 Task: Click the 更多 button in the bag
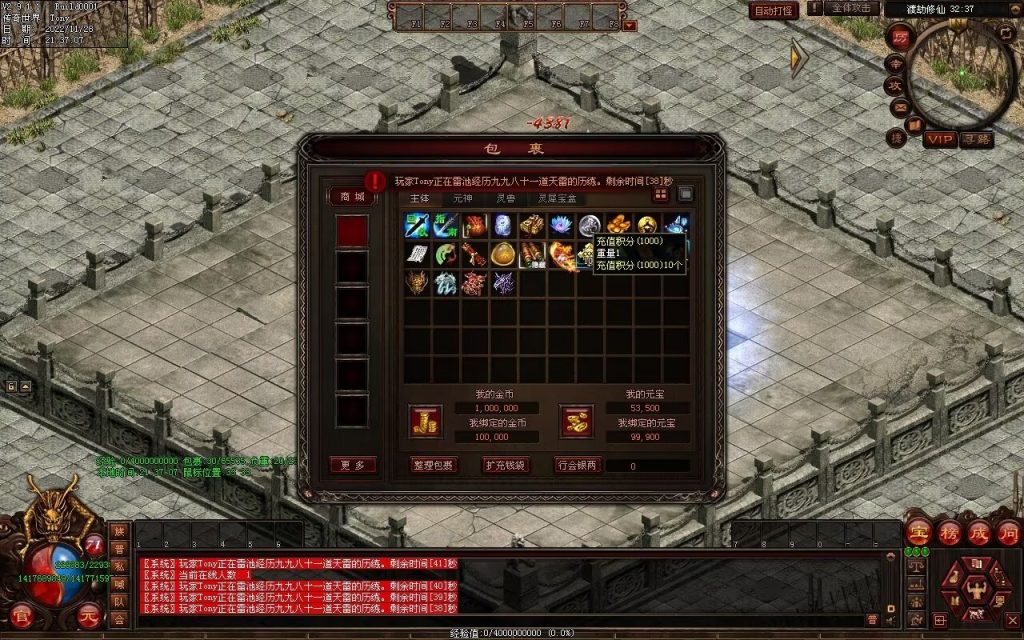tap(352, 465)
